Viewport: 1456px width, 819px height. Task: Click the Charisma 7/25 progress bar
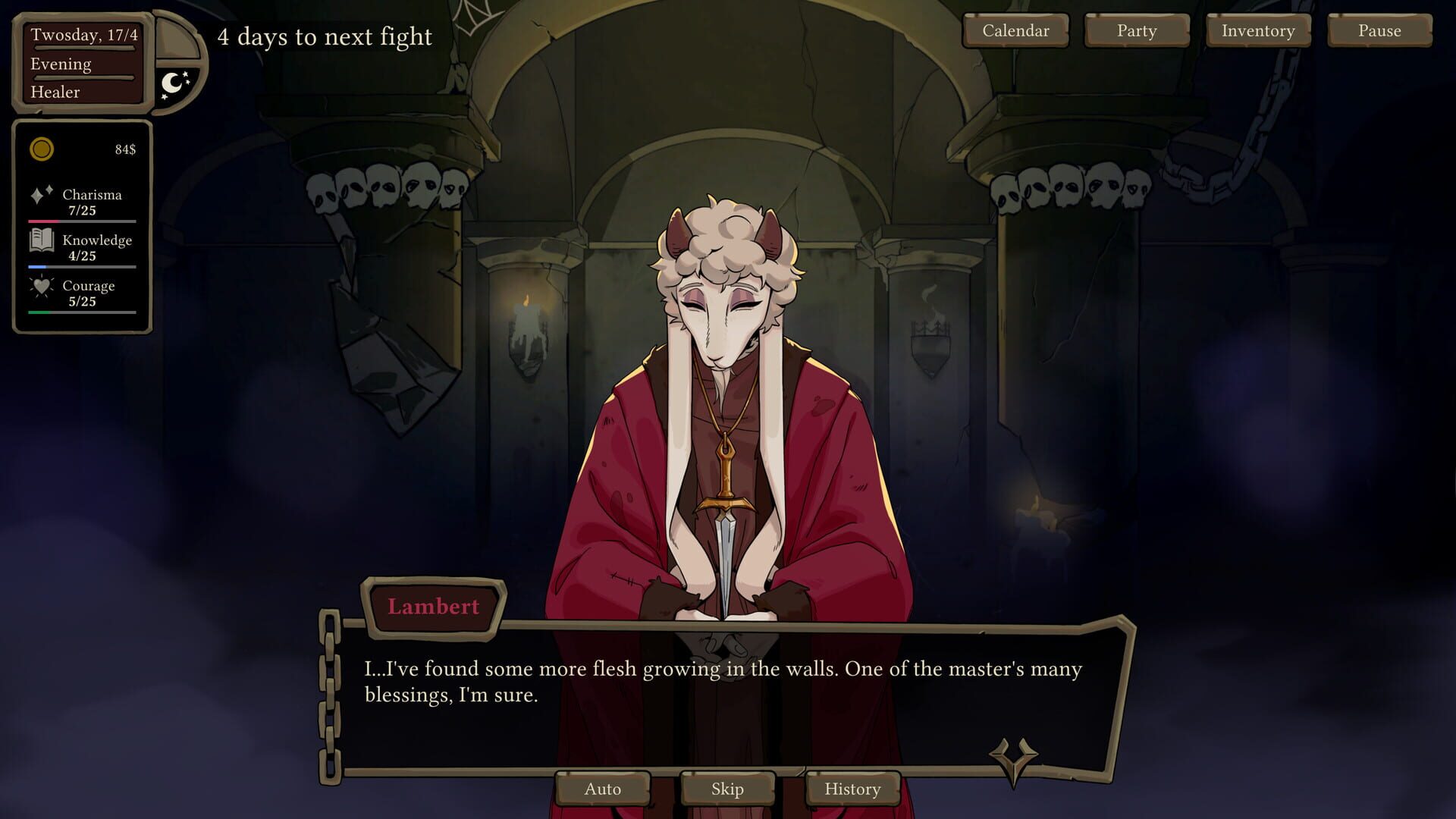[x=80, y=221]
